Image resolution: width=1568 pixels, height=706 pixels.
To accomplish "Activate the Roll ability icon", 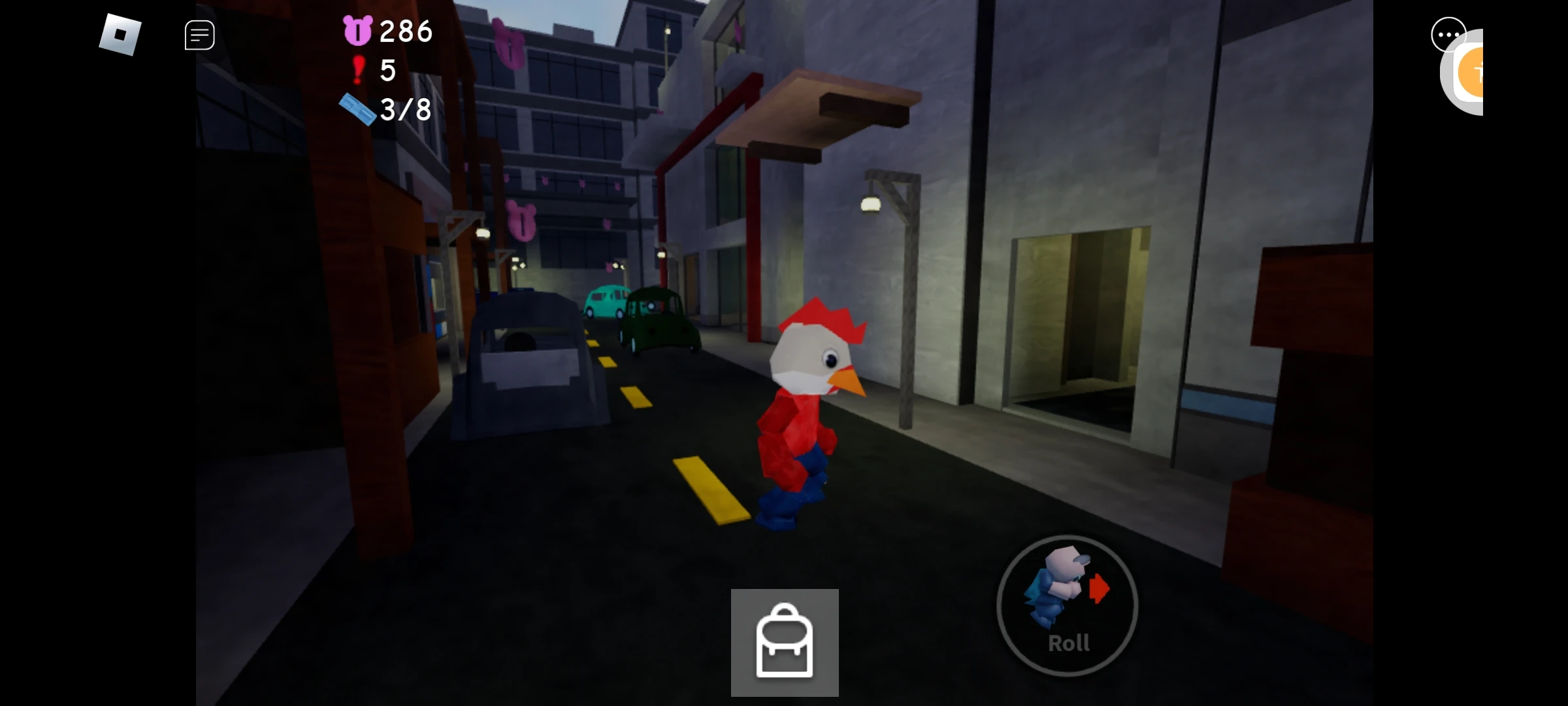I will [x=1069, y=605].
